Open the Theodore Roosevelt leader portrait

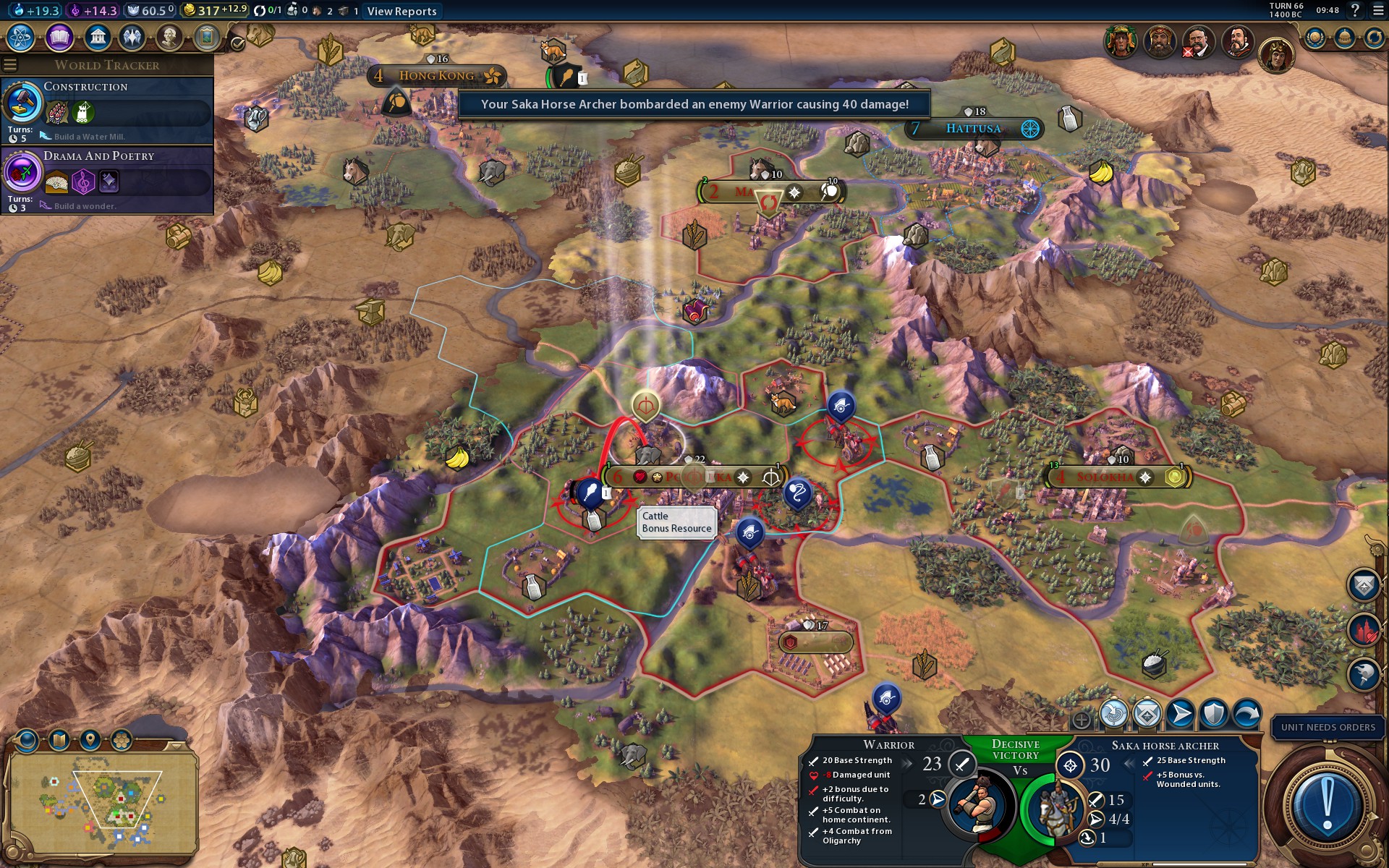point(1198,42)
